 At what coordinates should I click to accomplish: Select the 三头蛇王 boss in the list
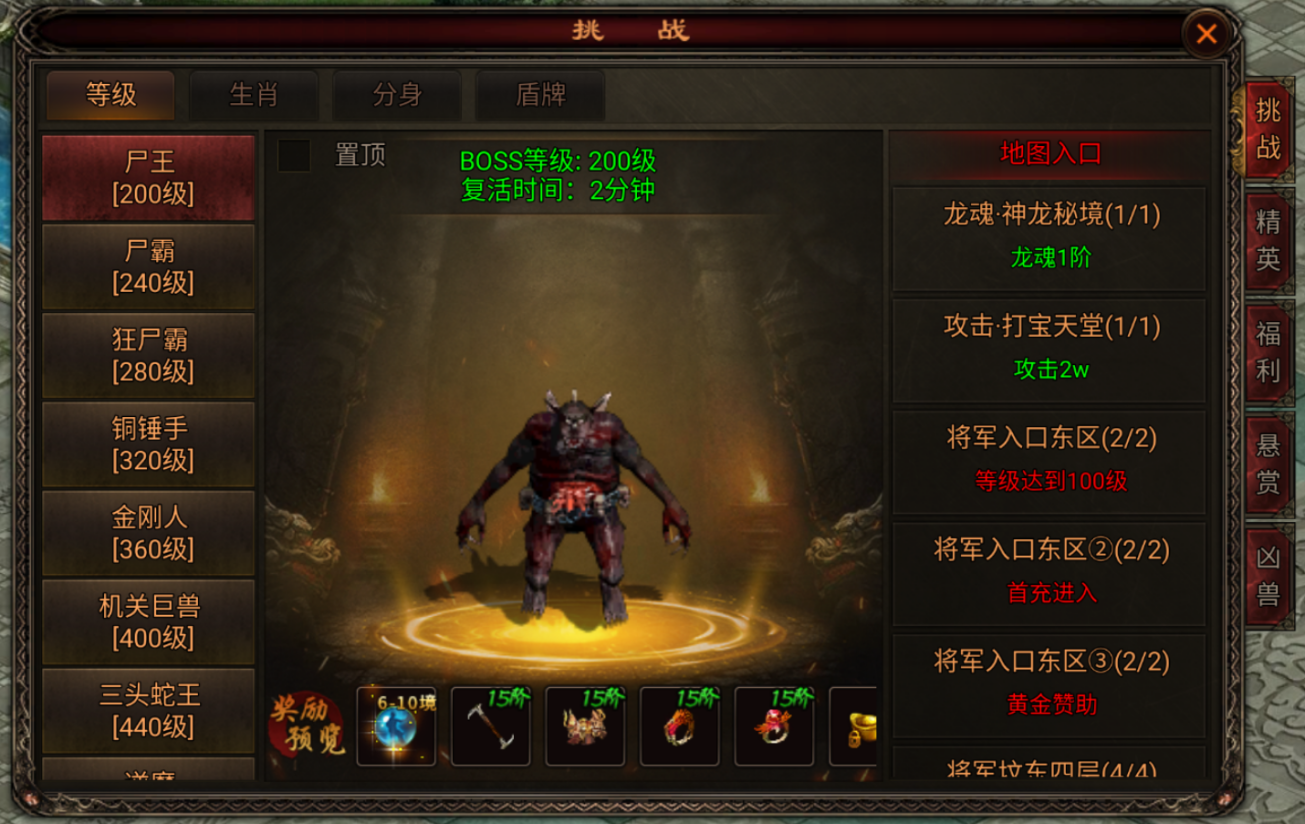tap(147, 708)
